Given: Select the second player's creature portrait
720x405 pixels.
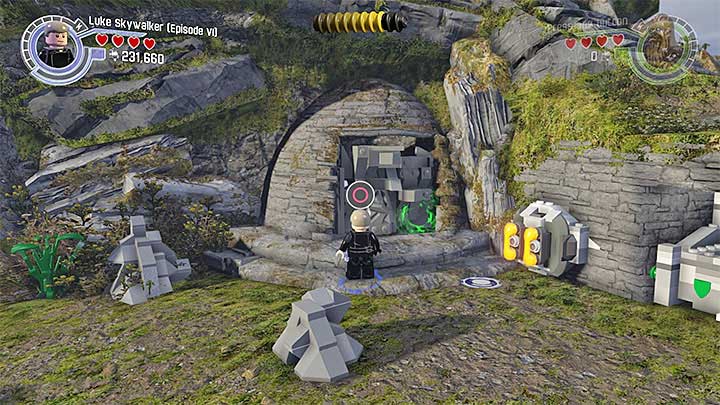Looking at the screenshot, I should click(662, 46).
